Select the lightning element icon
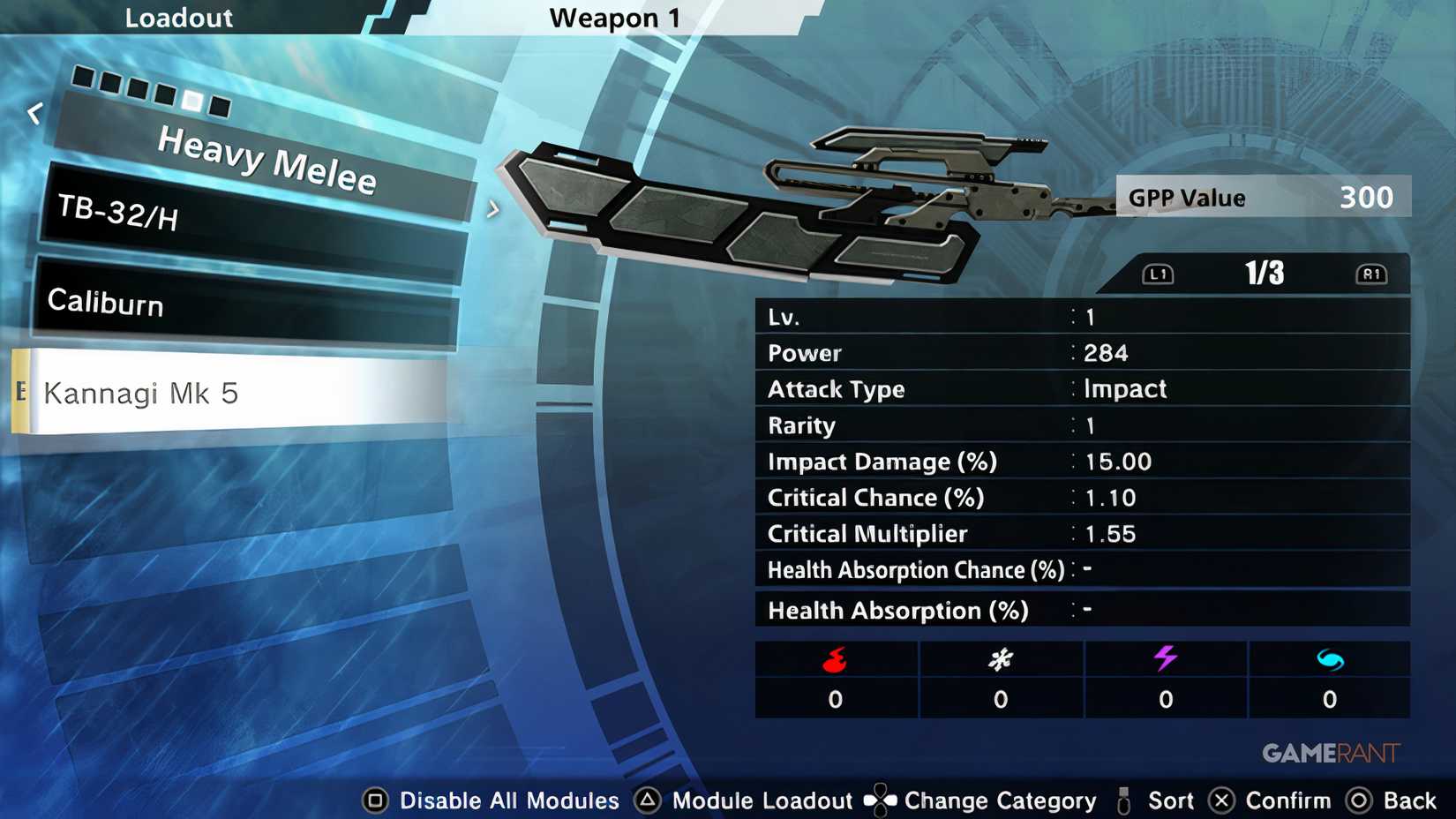Screen dimensions: 1456x819 tap(1165, 657)
